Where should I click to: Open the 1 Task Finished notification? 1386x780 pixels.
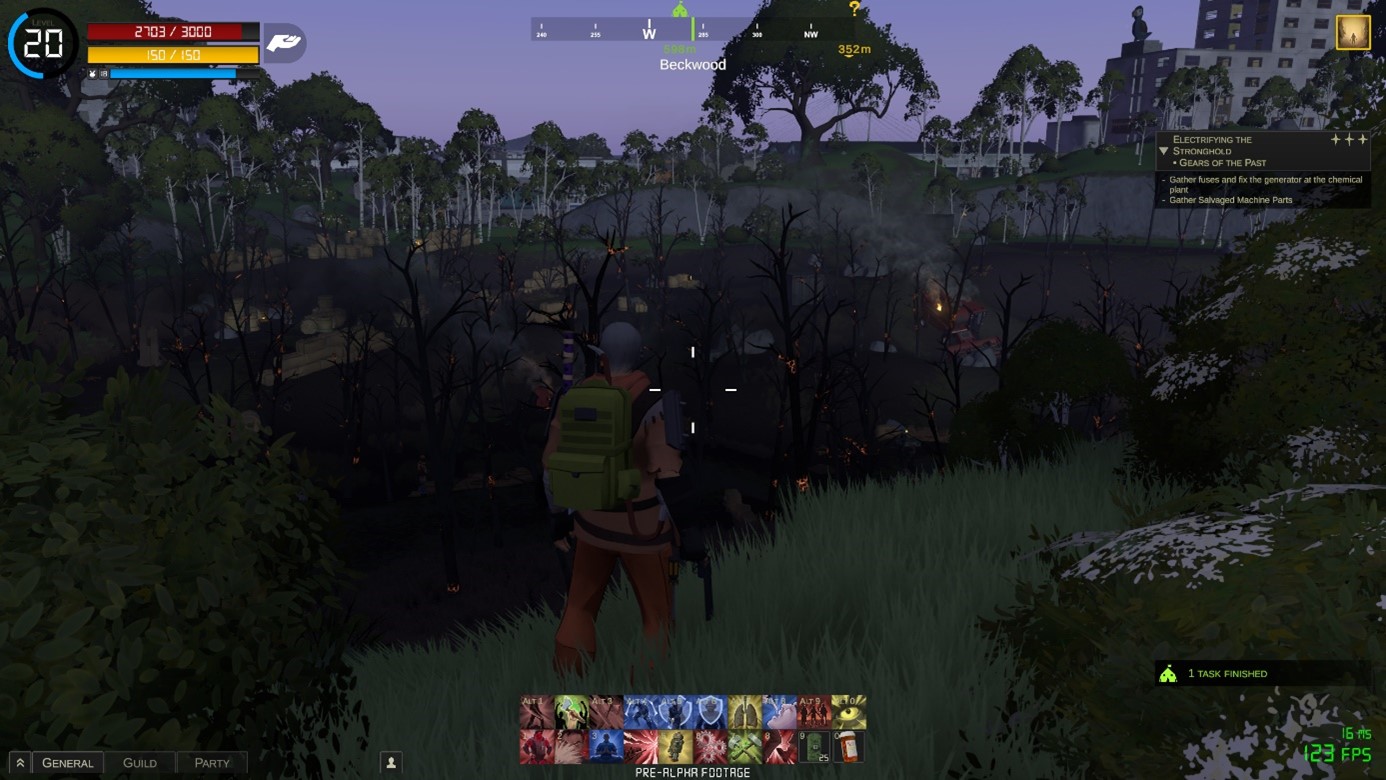coord(1226,674)
